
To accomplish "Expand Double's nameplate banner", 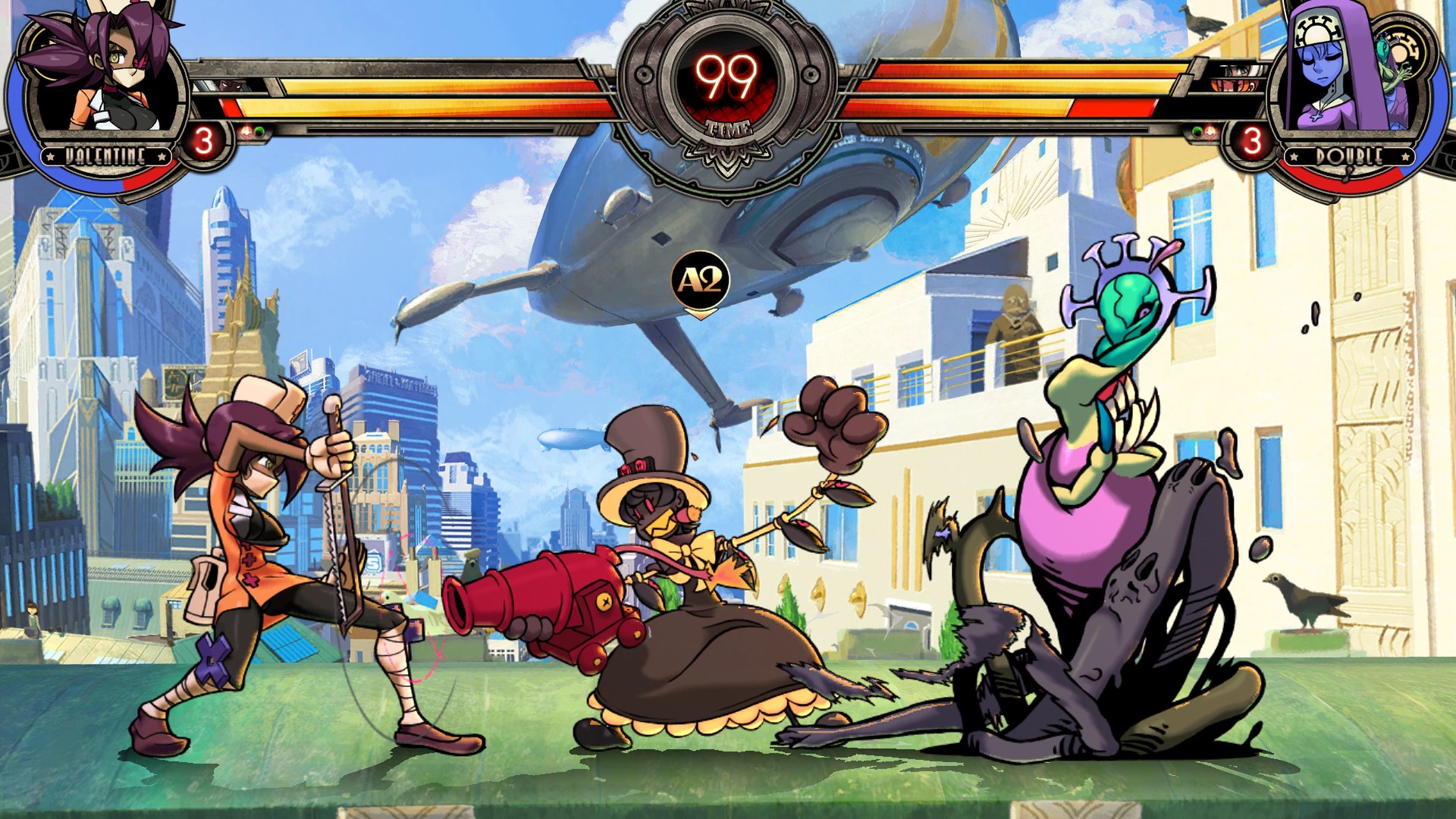I will click(1349, 156).
